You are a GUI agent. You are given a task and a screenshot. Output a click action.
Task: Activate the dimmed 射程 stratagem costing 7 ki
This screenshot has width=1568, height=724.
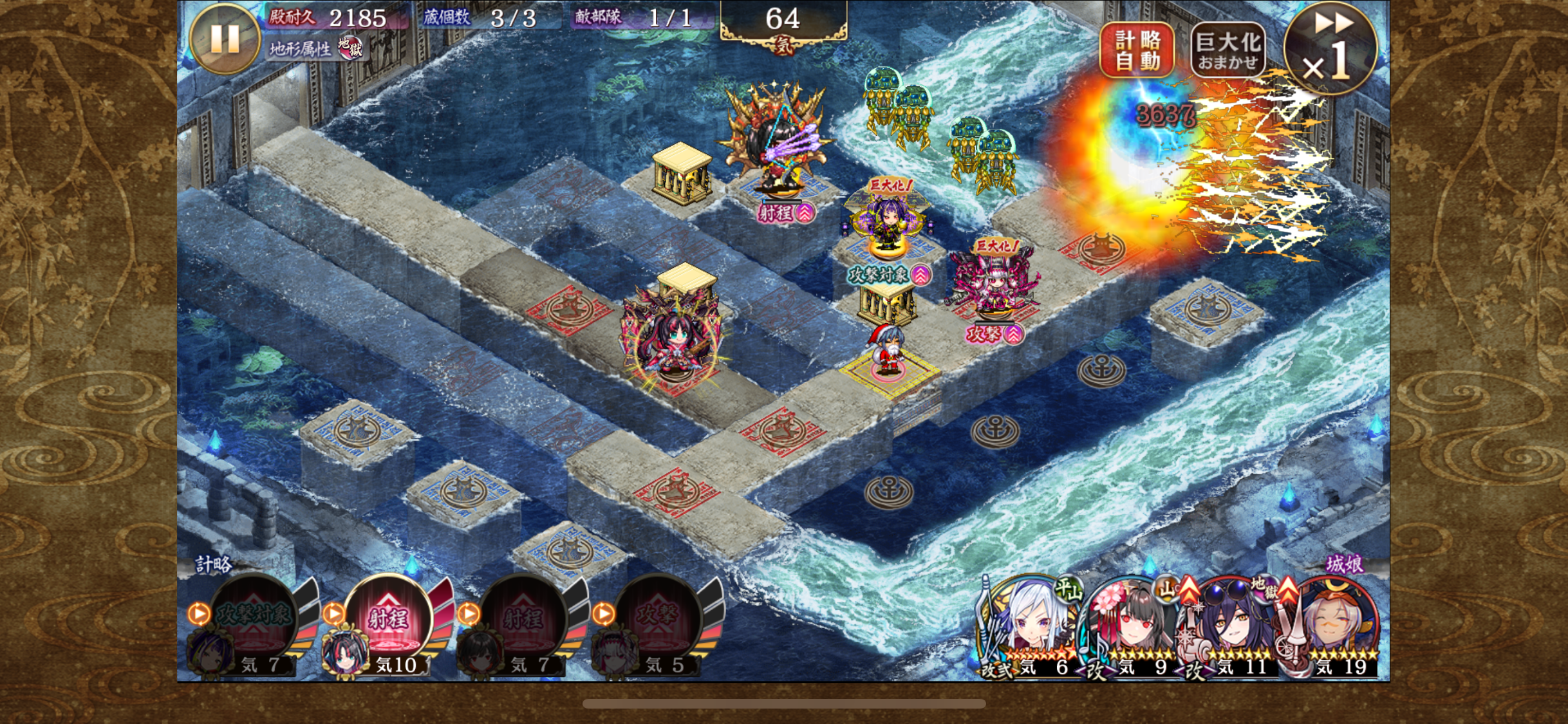[523, 618]
